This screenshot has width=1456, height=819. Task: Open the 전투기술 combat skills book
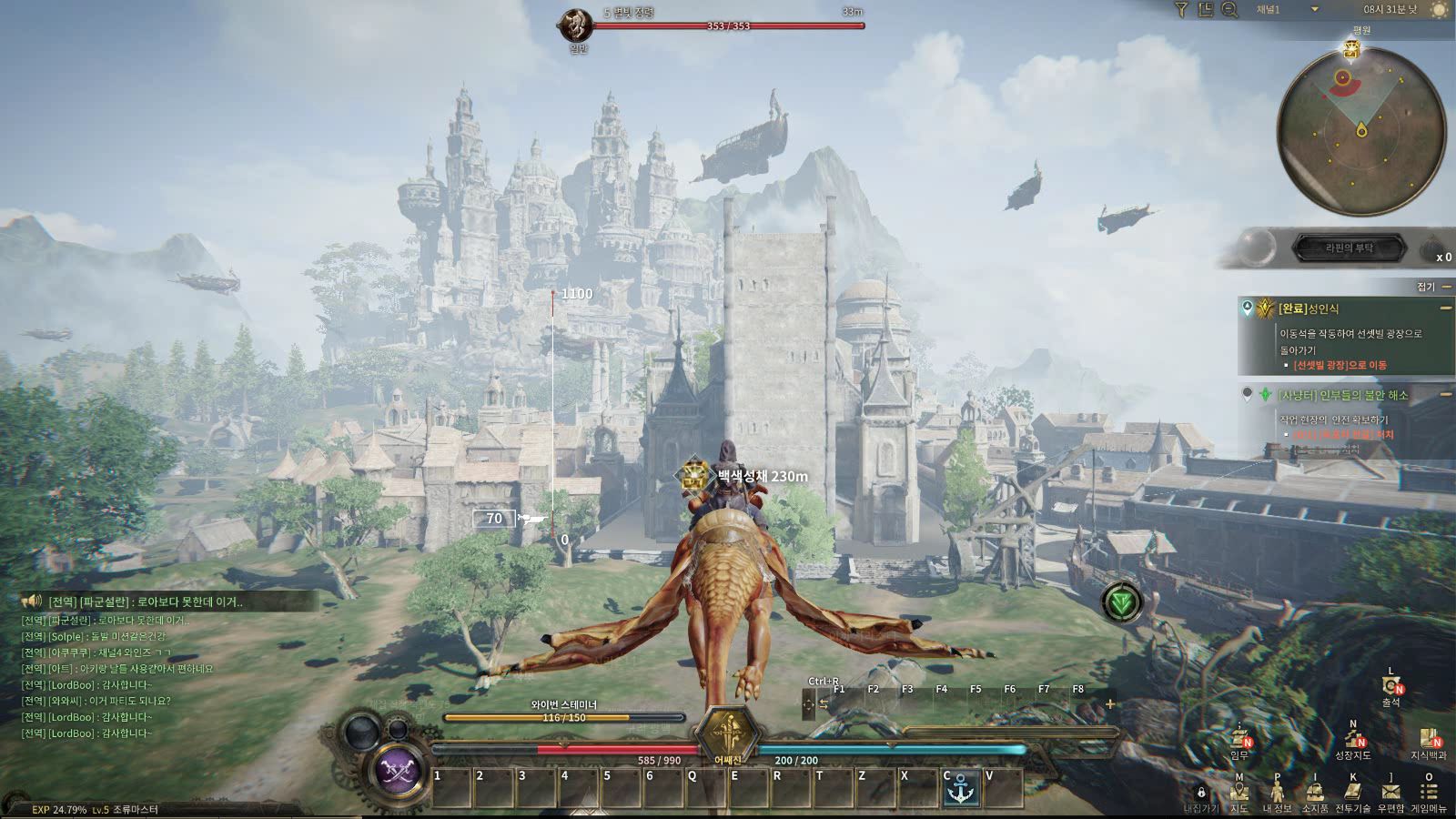1352,793
